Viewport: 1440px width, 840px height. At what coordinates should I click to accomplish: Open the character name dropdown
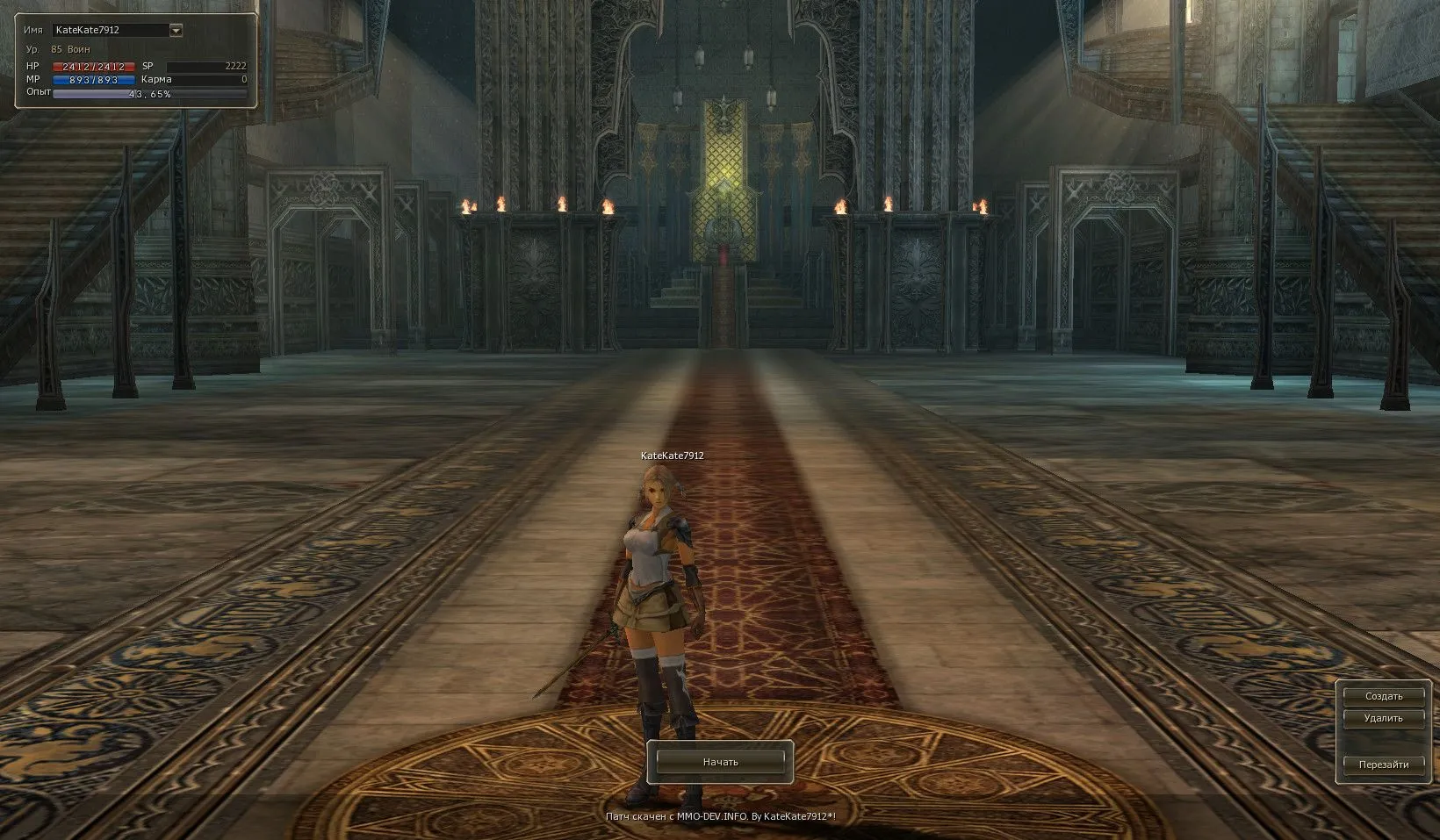pos(176,30)
